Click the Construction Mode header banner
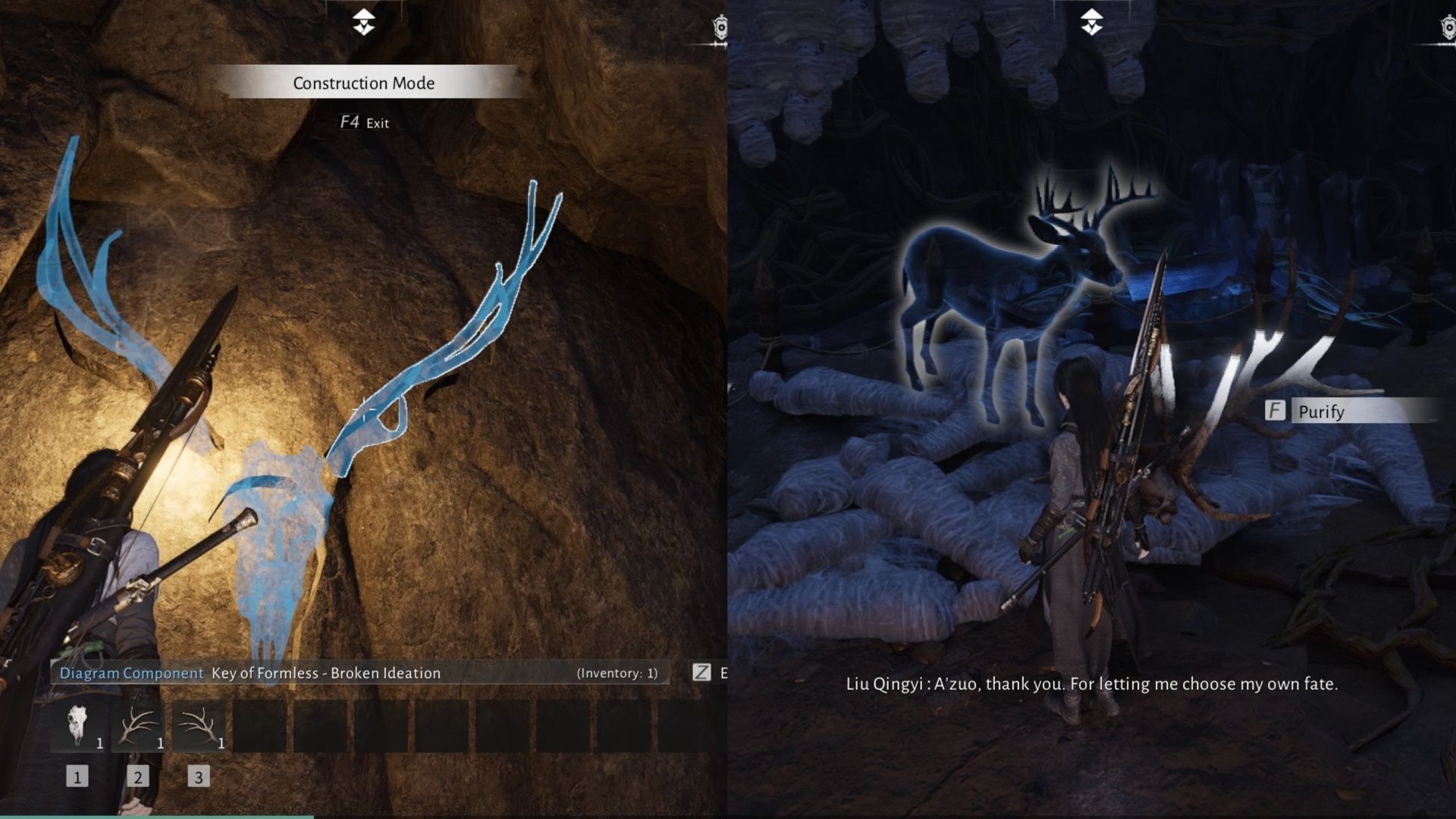1456x819 pixels. click(x=362, y=83)
